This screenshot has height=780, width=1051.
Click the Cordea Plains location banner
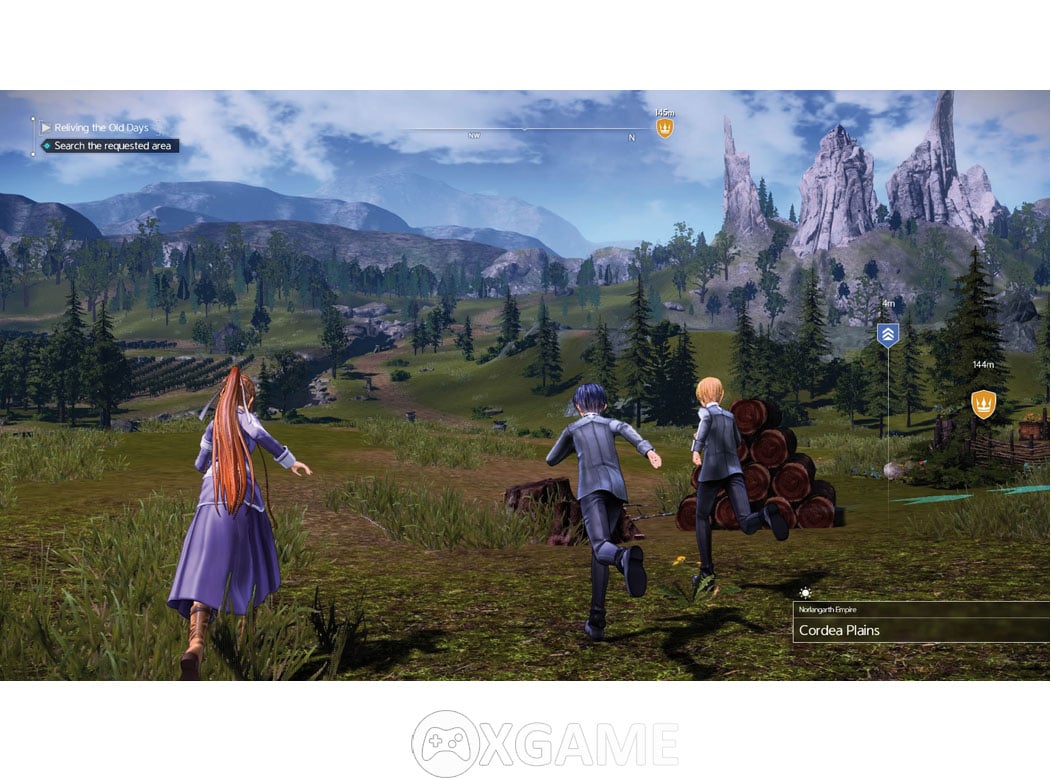920,631
